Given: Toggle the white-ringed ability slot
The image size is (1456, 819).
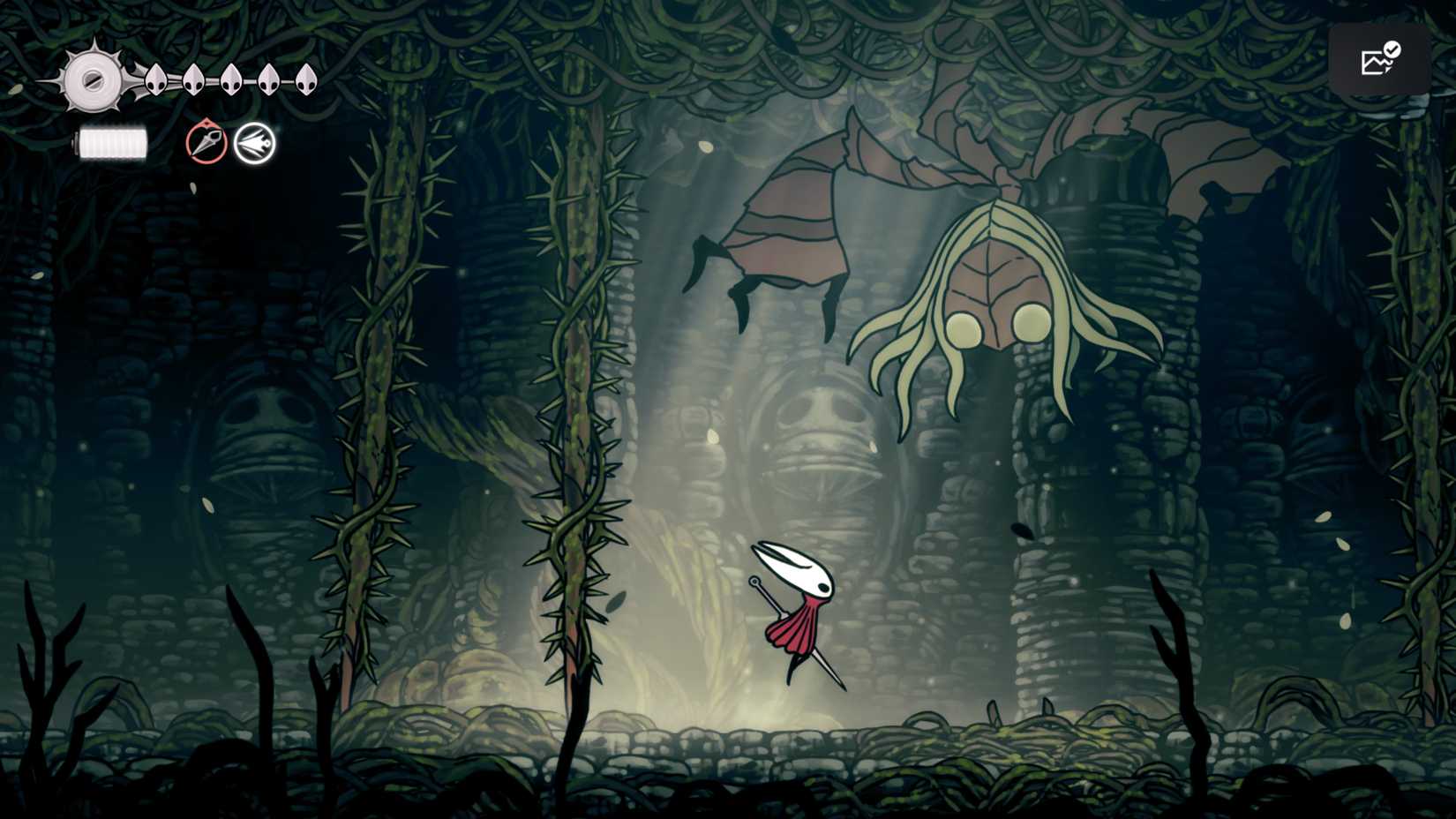Looking at the screenshot, I should (x=254, y=145).
